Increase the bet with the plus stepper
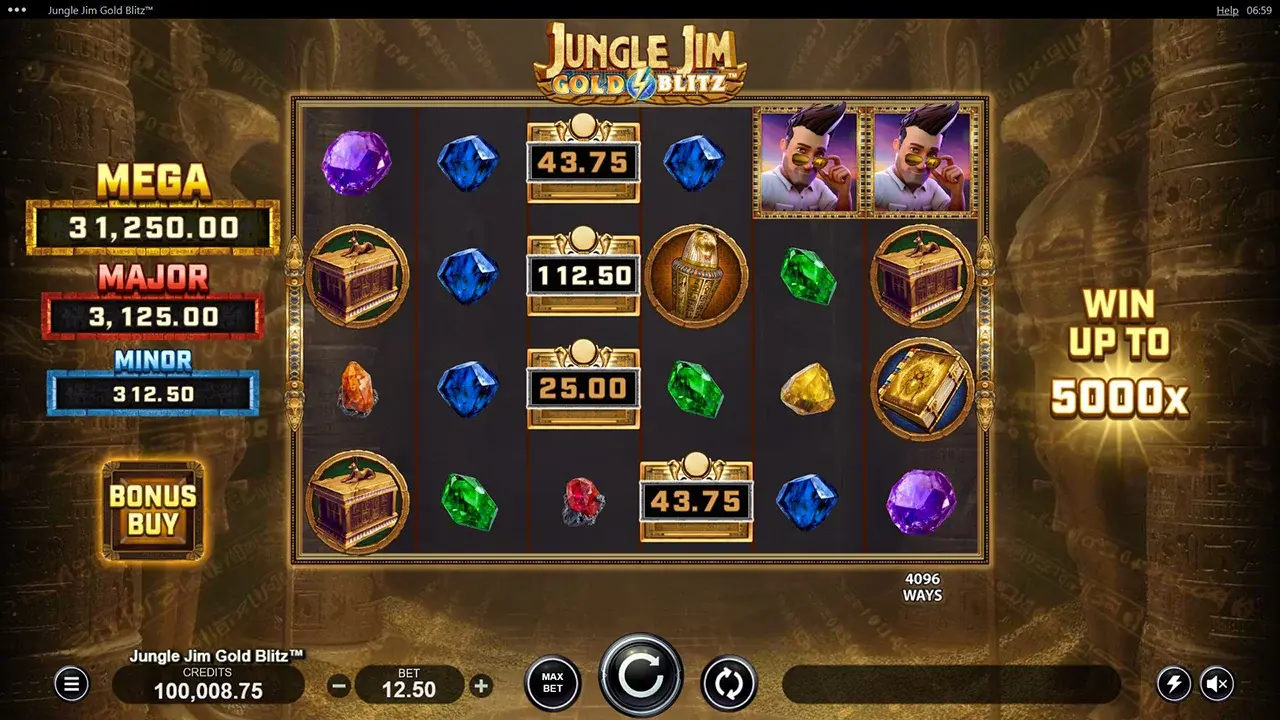The height and width of the screenshot is (720, 1280). tap(481, 687)
